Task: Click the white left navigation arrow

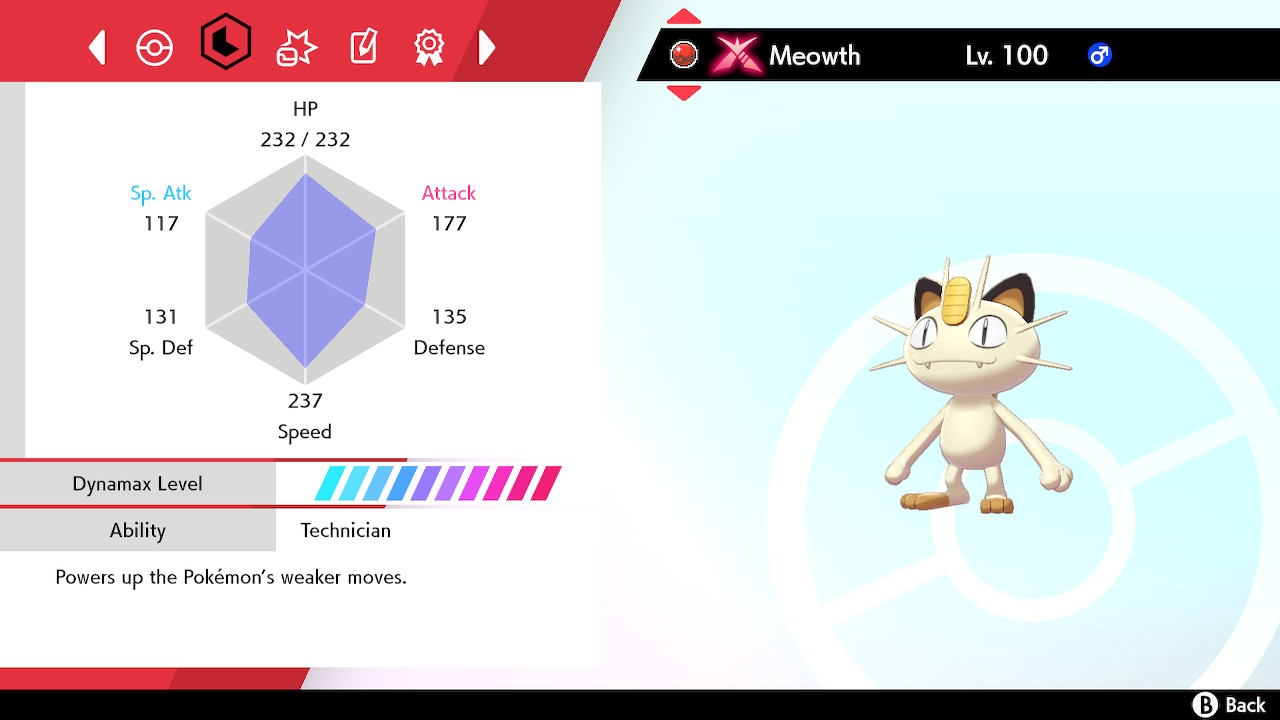Action: pyautogui.click(x=96, y=47)
